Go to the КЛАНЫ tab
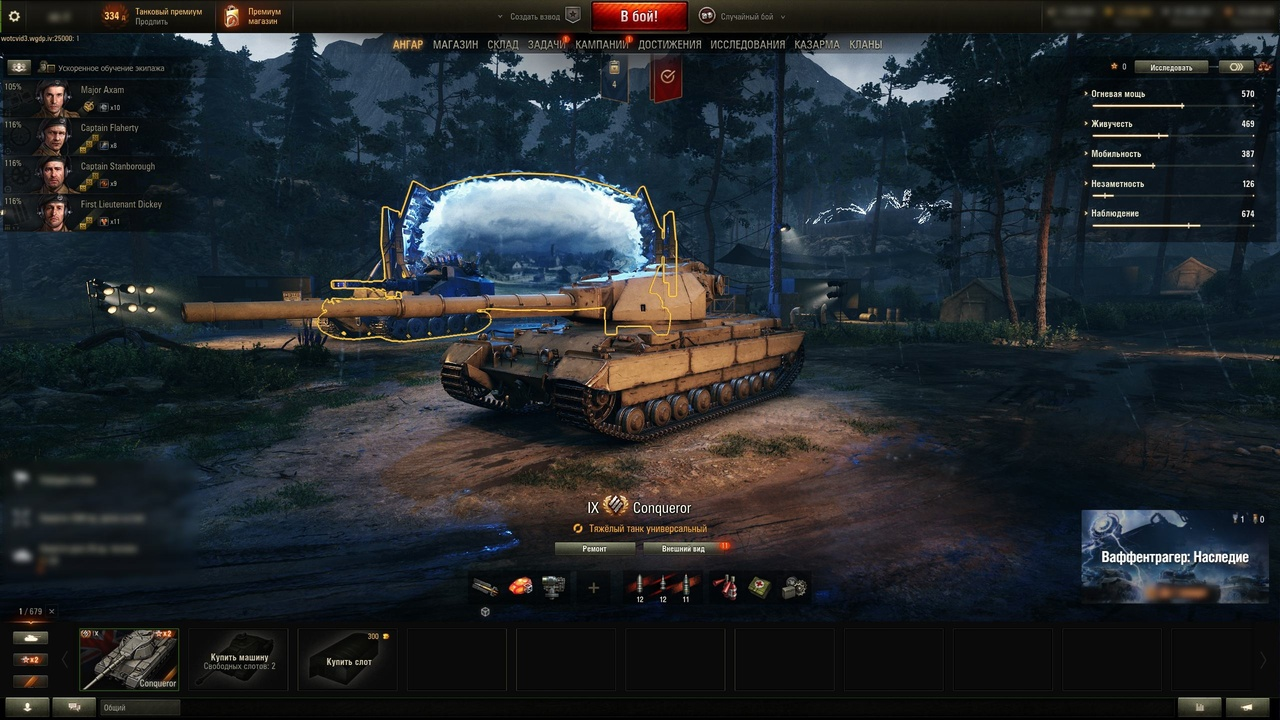The image size is (1280, 720). click(x=866, y=45)
